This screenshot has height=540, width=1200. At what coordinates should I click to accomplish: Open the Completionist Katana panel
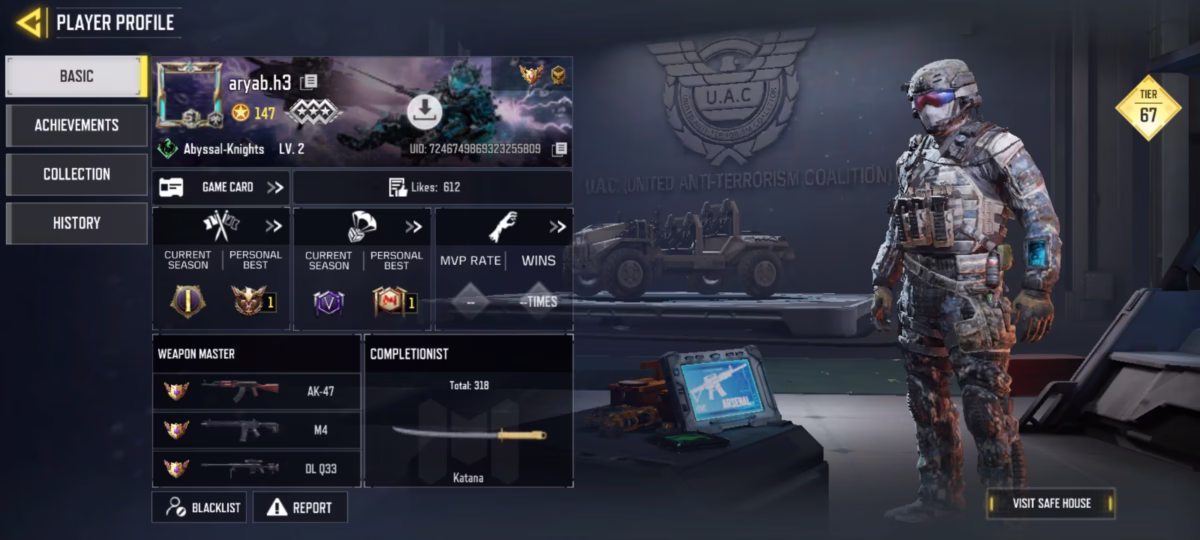(468, 412)
